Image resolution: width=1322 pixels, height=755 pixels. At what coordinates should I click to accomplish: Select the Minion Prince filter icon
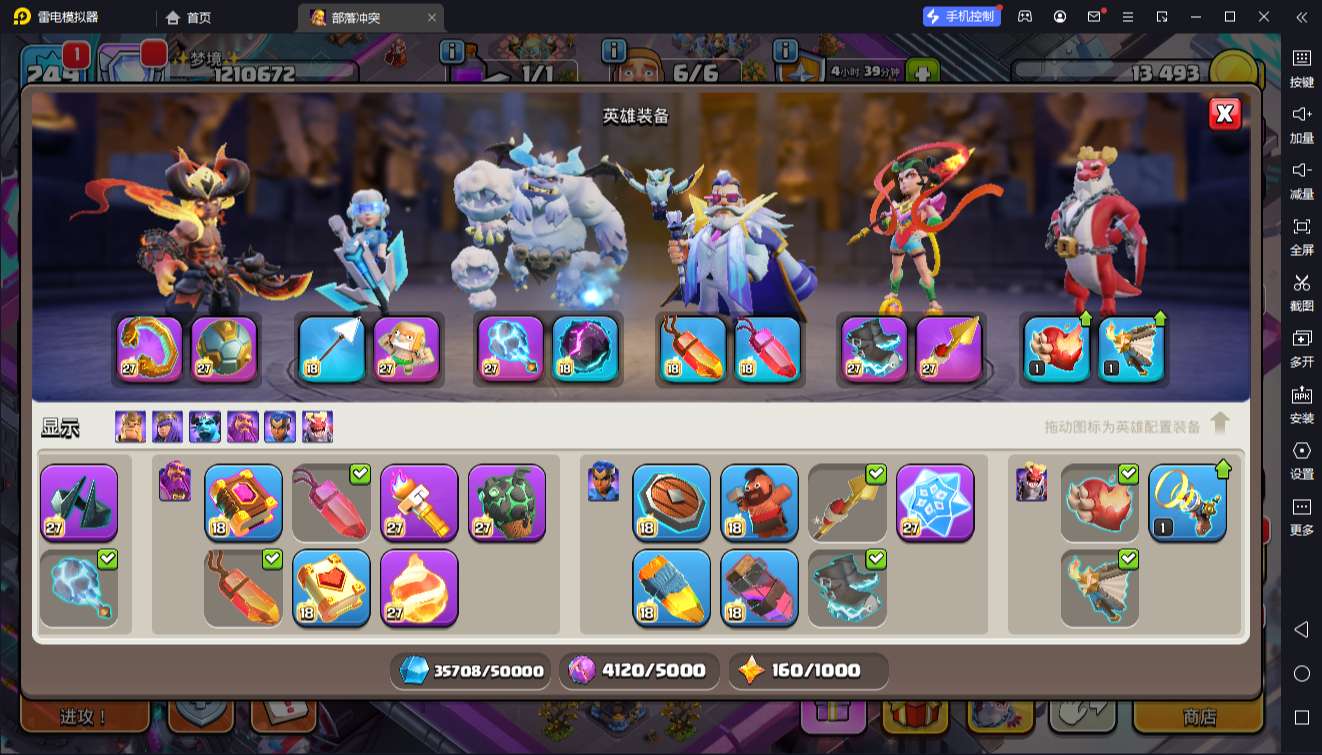click(205, 427)
